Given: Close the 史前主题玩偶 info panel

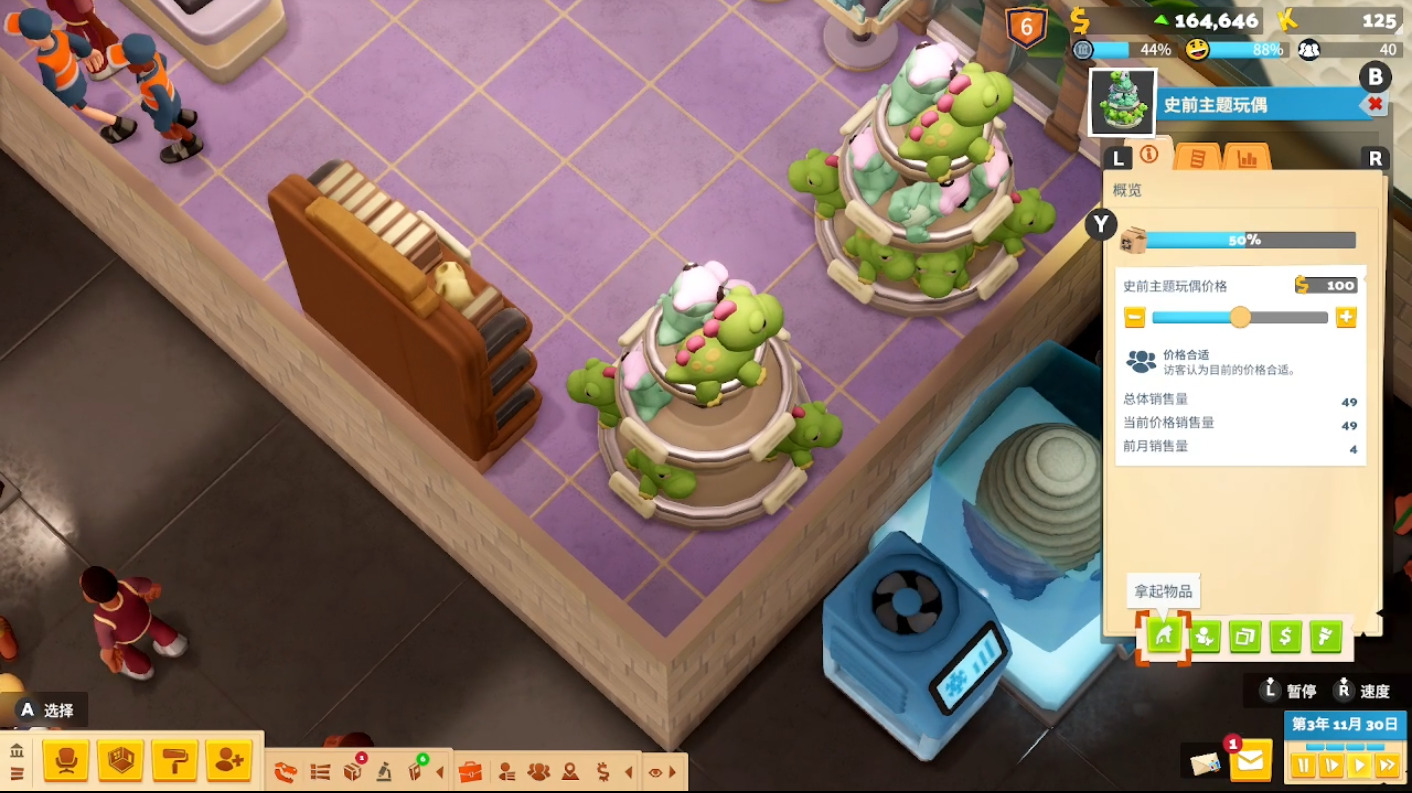Looking at the screenshot, I should [1375, 104].
